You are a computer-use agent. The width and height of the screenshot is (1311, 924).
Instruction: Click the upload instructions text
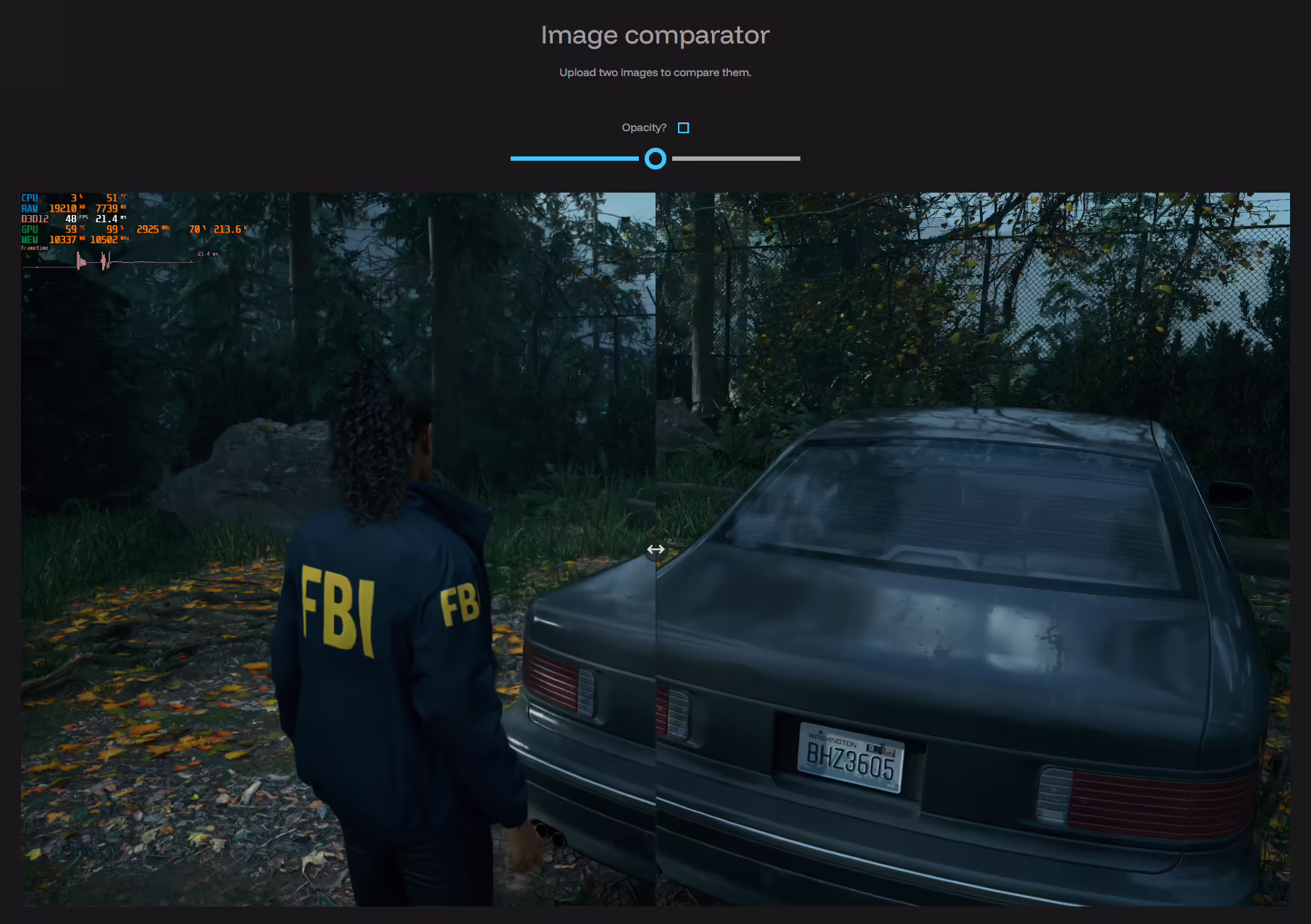[x=655, y=72]
